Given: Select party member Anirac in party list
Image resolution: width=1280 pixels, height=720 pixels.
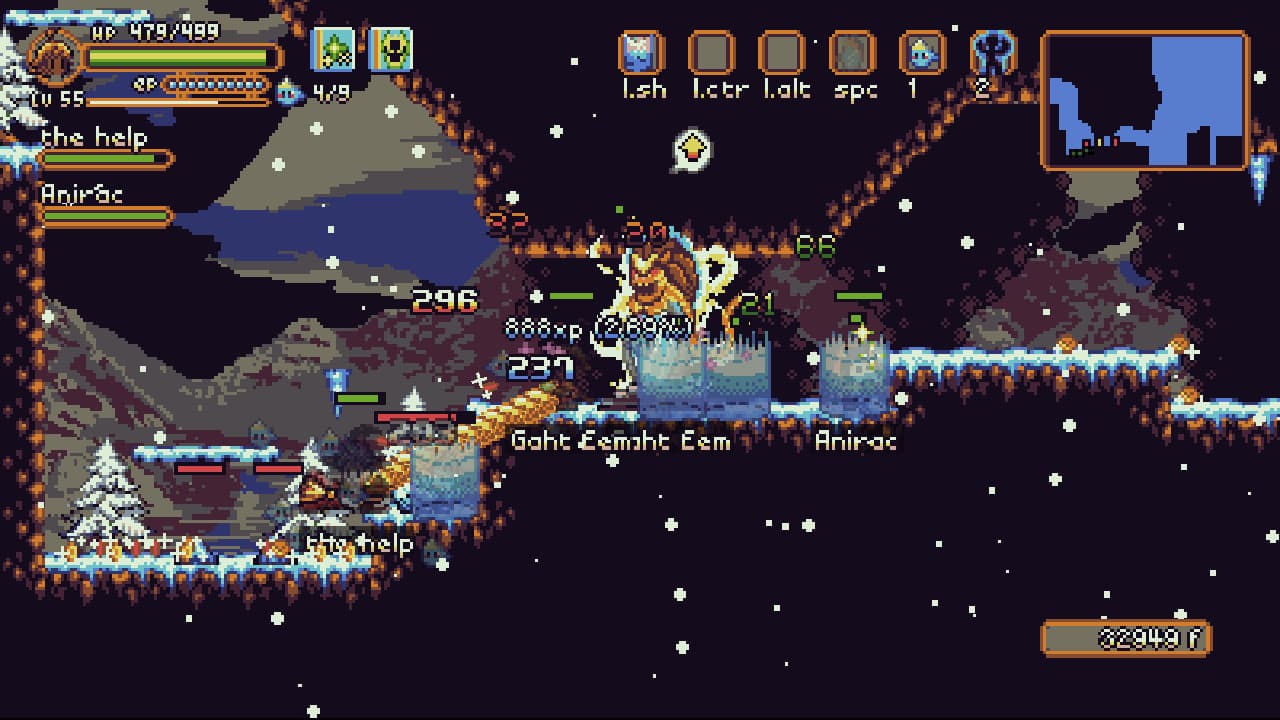Looking at the screenshot, I should pyautogui.click(x=82, y=195).
